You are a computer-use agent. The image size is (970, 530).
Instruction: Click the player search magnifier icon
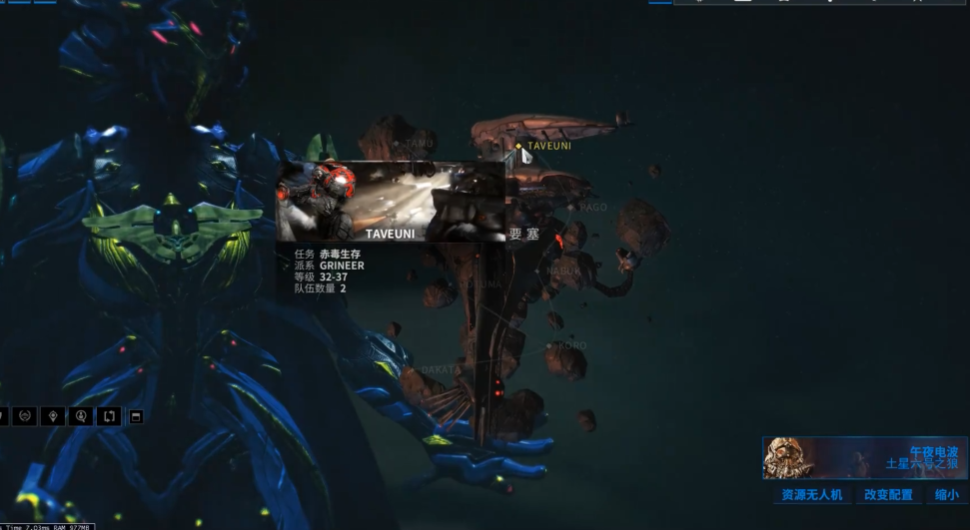(80, 416)
